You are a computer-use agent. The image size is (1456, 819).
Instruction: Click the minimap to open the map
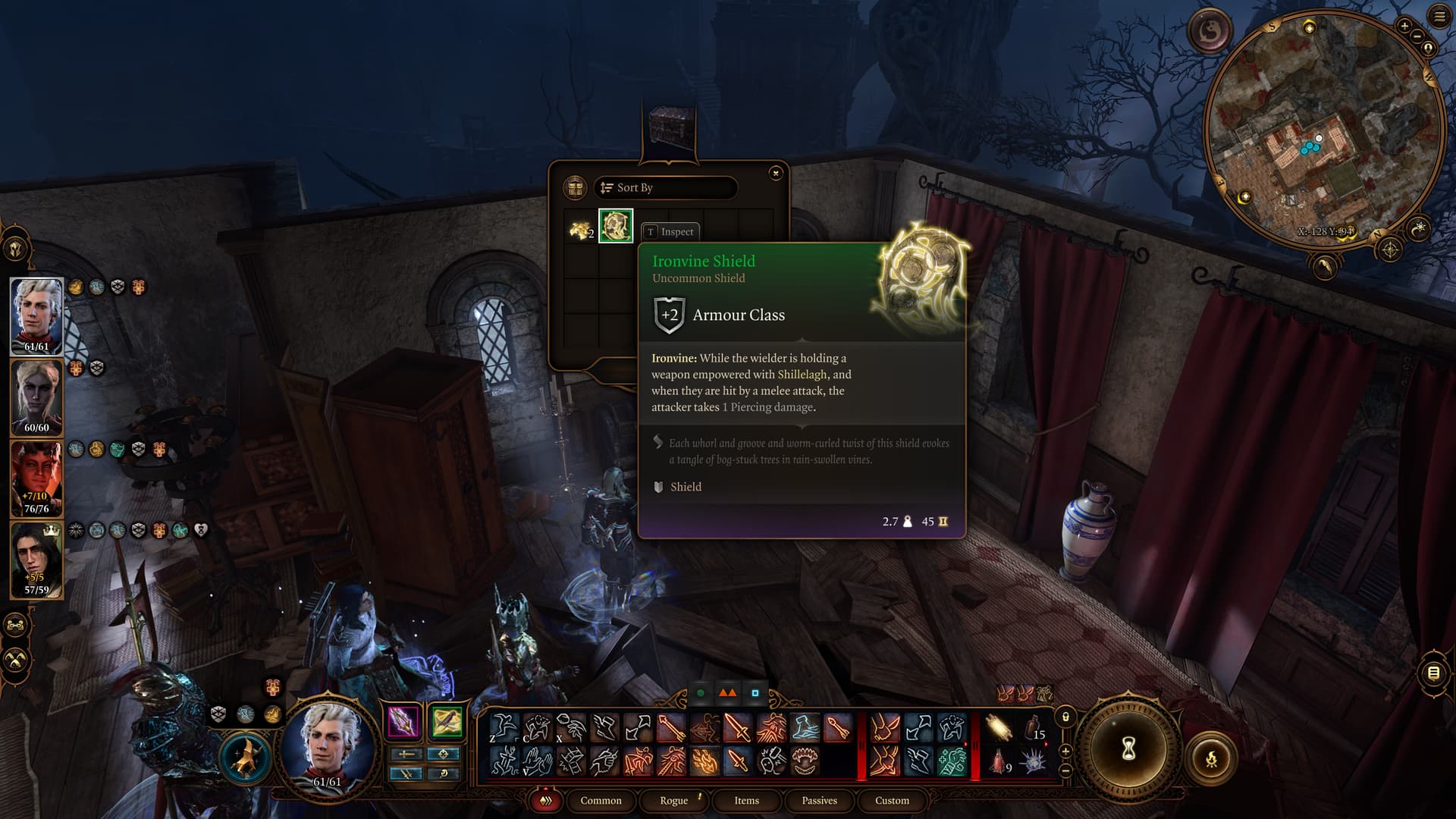pyautogui.click(x=1323, y=129)
